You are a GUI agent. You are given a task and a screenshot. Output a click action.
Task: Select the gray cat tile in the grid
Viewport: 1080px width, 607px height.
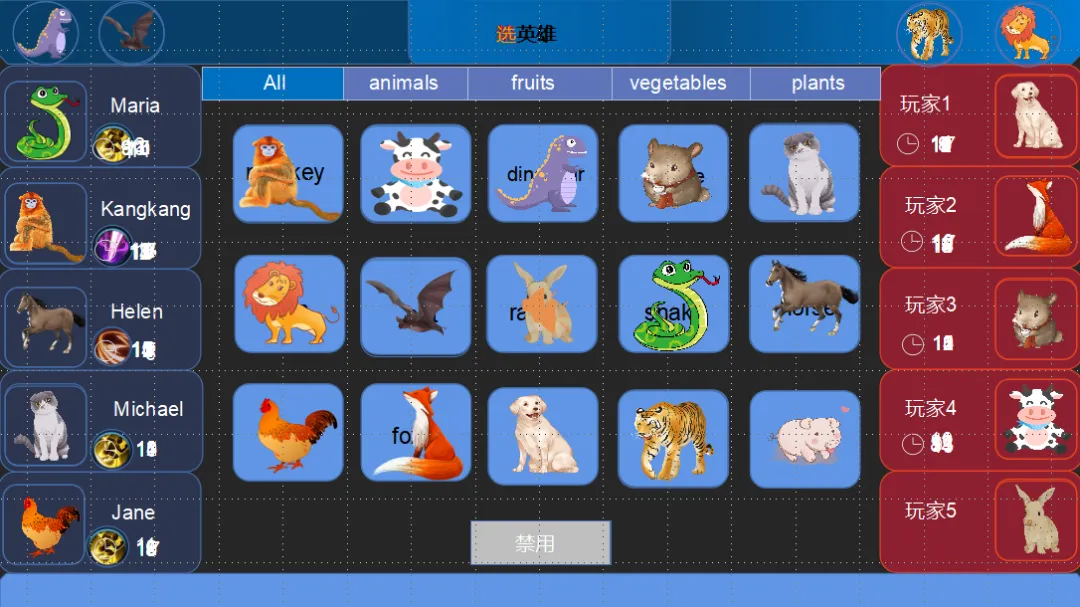(804, 173)
